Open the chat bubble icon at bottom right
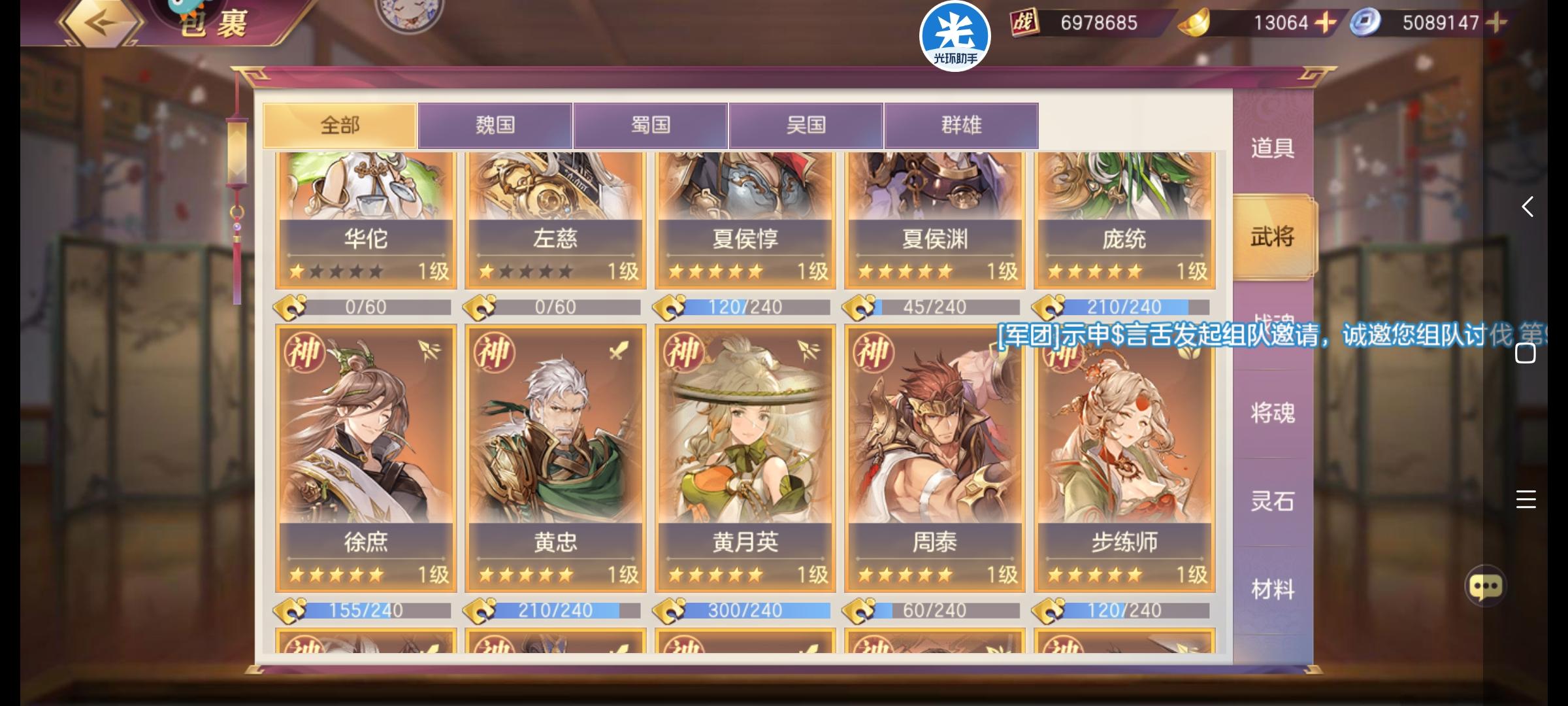Screen dimensions: 1568x706 [x=1486, y=586]
